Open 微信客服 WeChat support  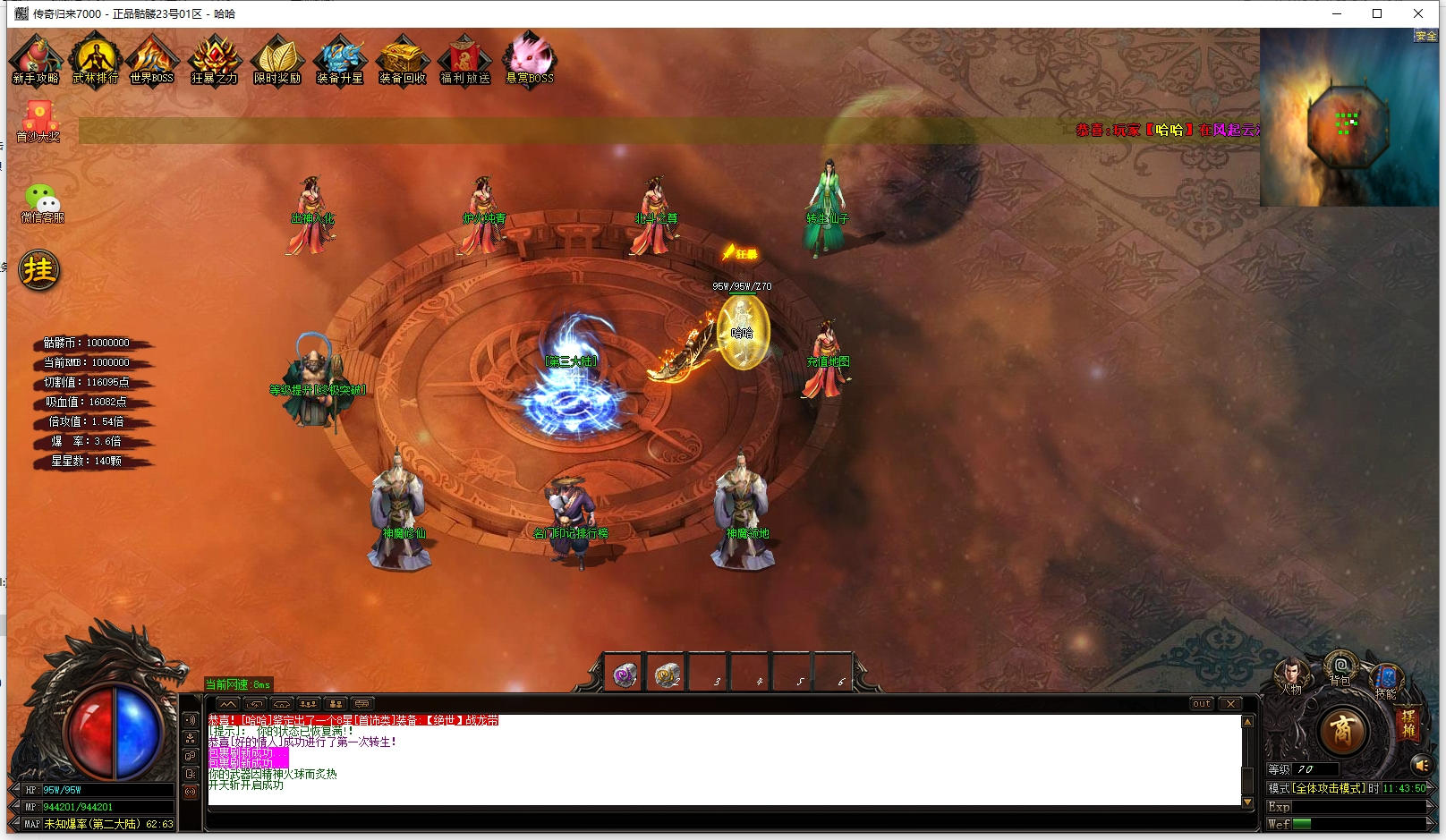(42, 202)
